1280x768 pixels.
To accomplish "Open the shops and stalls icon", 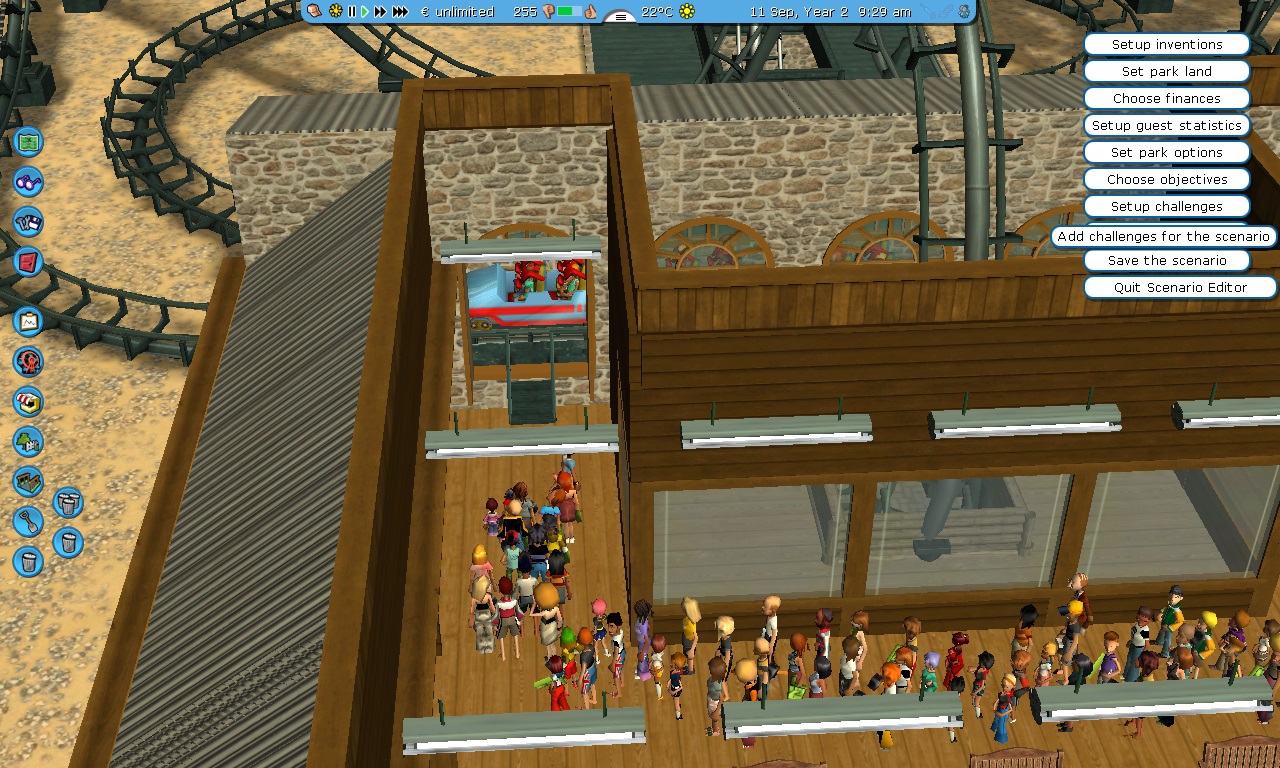I will click(x=29, y=401).
